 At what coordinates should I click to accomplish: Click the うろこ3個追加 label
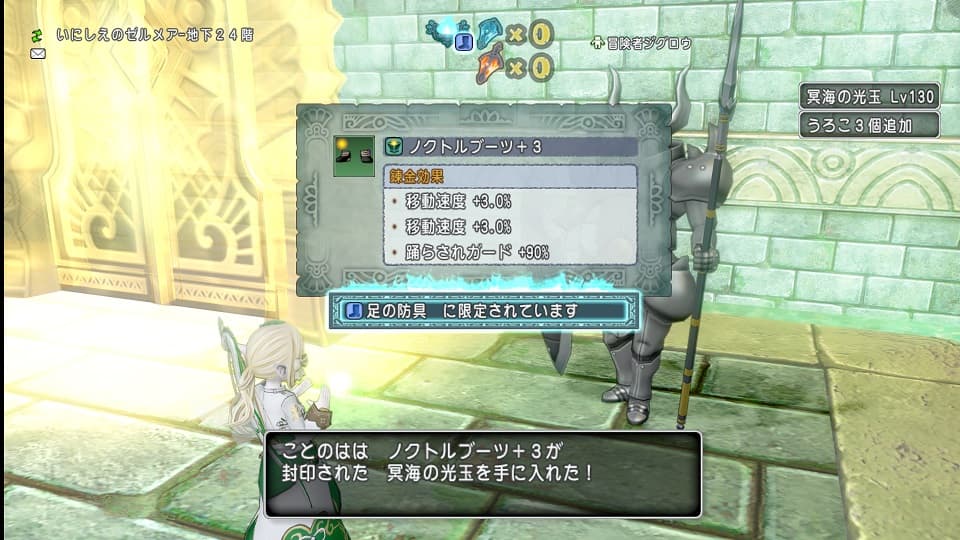869,125
